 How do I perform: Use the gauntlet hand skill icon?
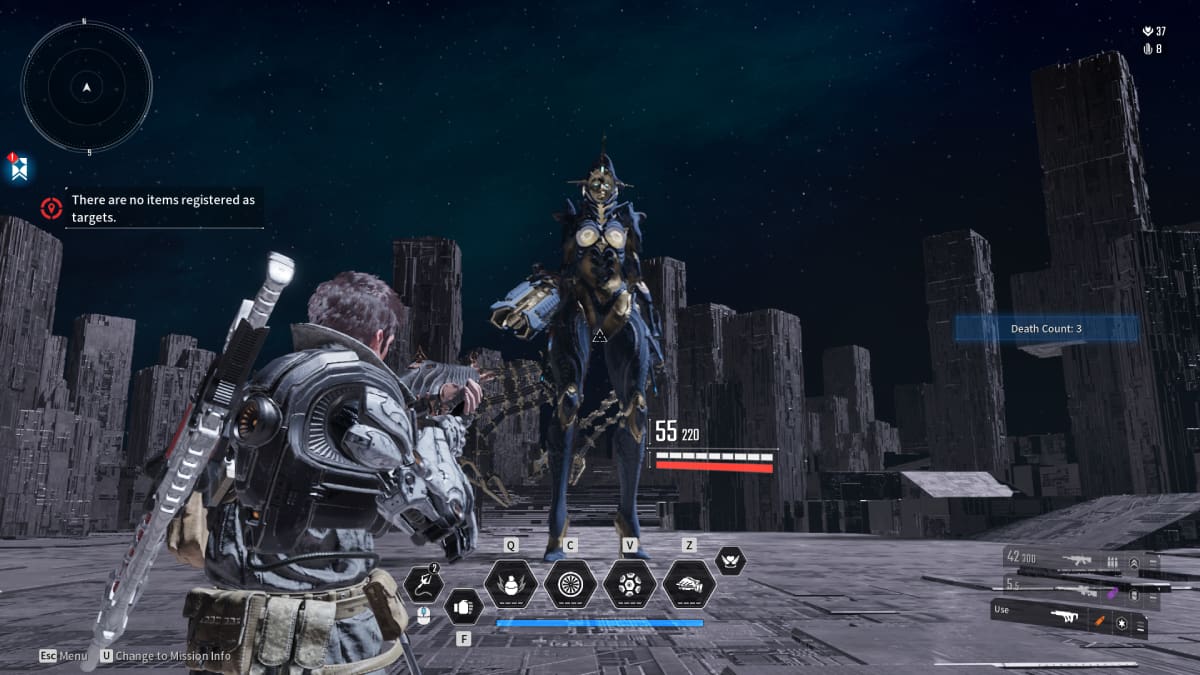tap(689, 583)
